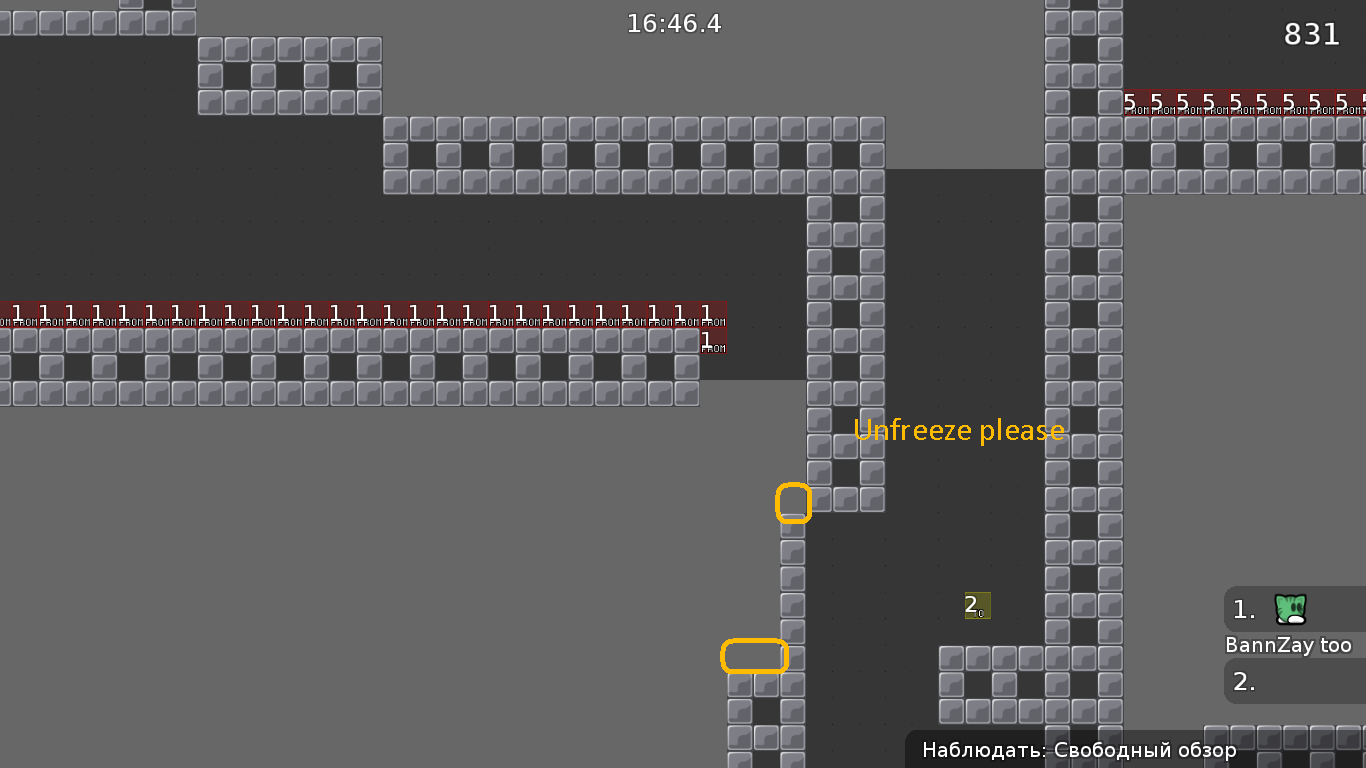
Task: Toggle the upper orange highlight outline
Action: tap(794, 503)
